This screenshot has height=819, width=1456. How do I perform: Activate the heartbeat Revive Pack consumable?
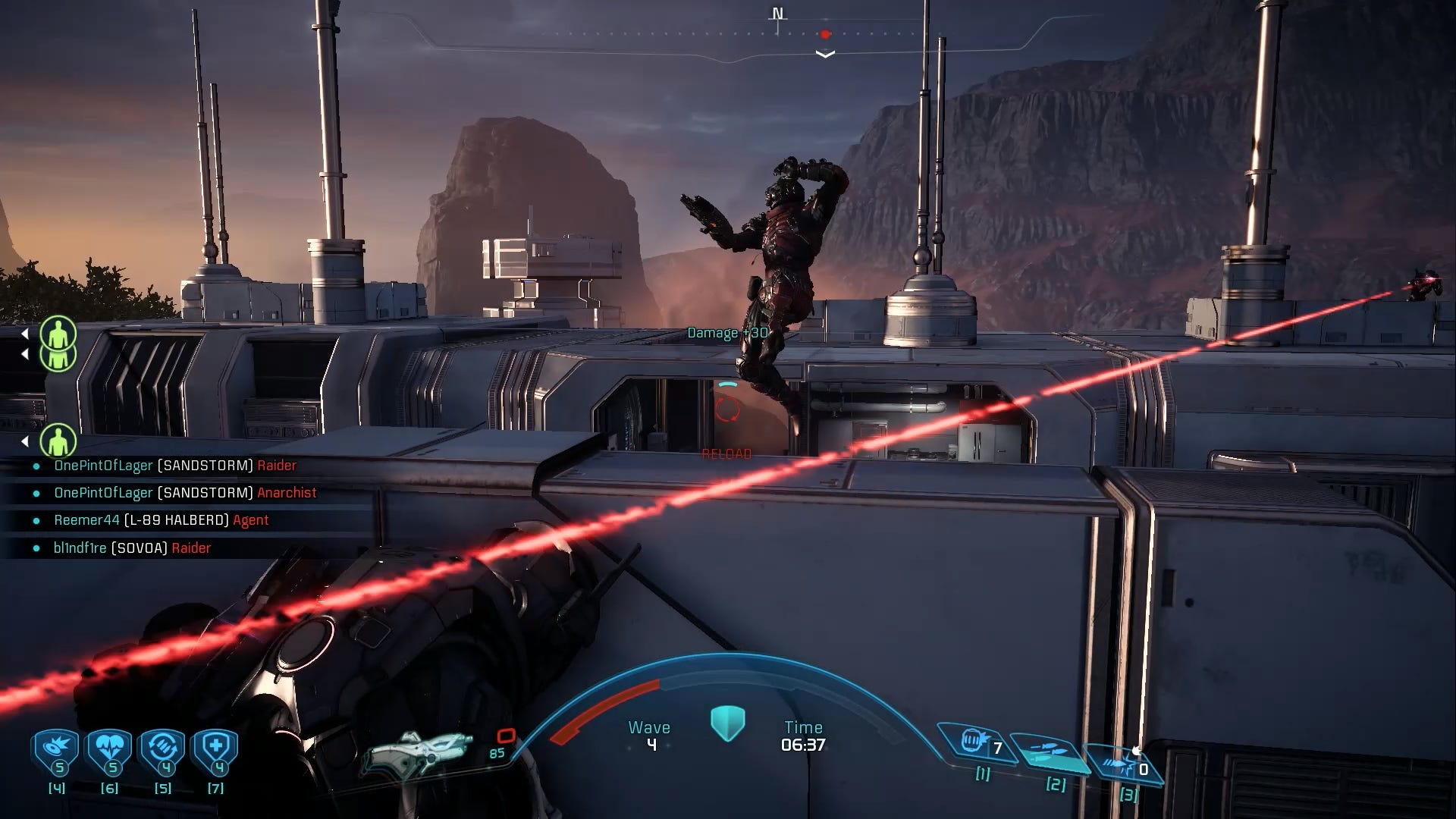(111, 751)
